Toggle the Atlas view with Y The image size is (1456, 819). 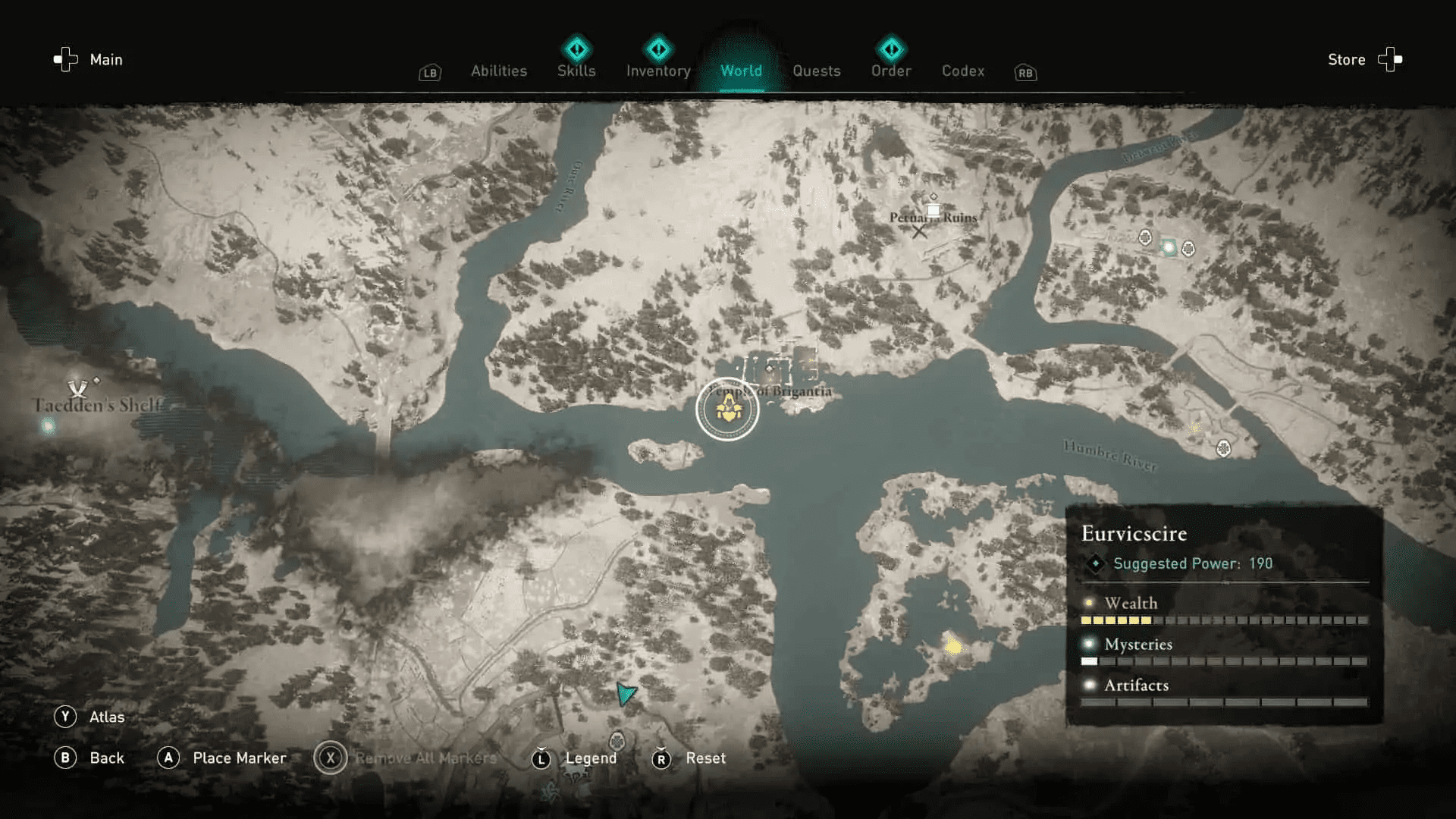click(x=67, y=716)
